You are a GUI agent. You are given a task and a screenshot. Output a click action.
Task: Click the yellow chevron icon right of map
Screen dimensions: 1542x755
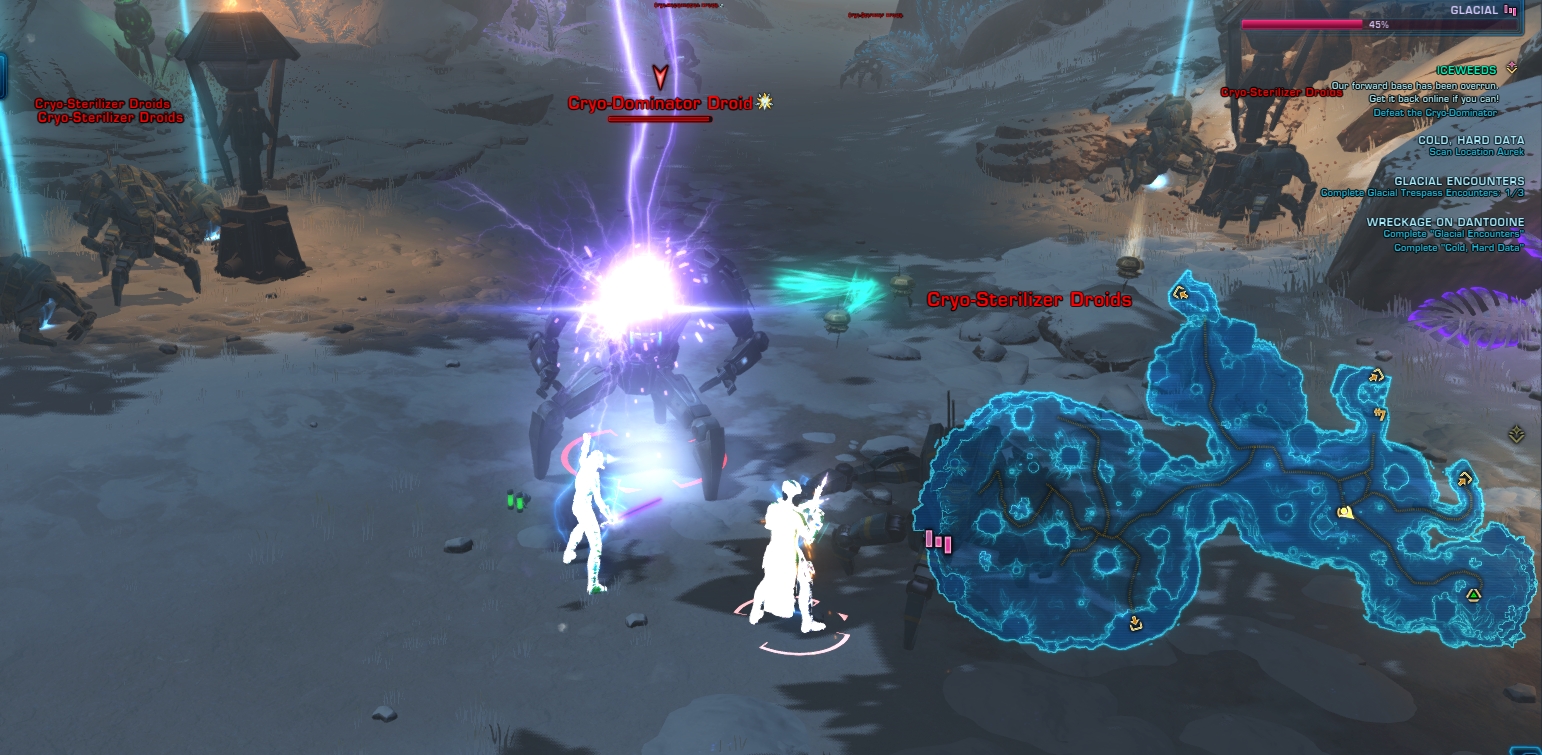1516,434
